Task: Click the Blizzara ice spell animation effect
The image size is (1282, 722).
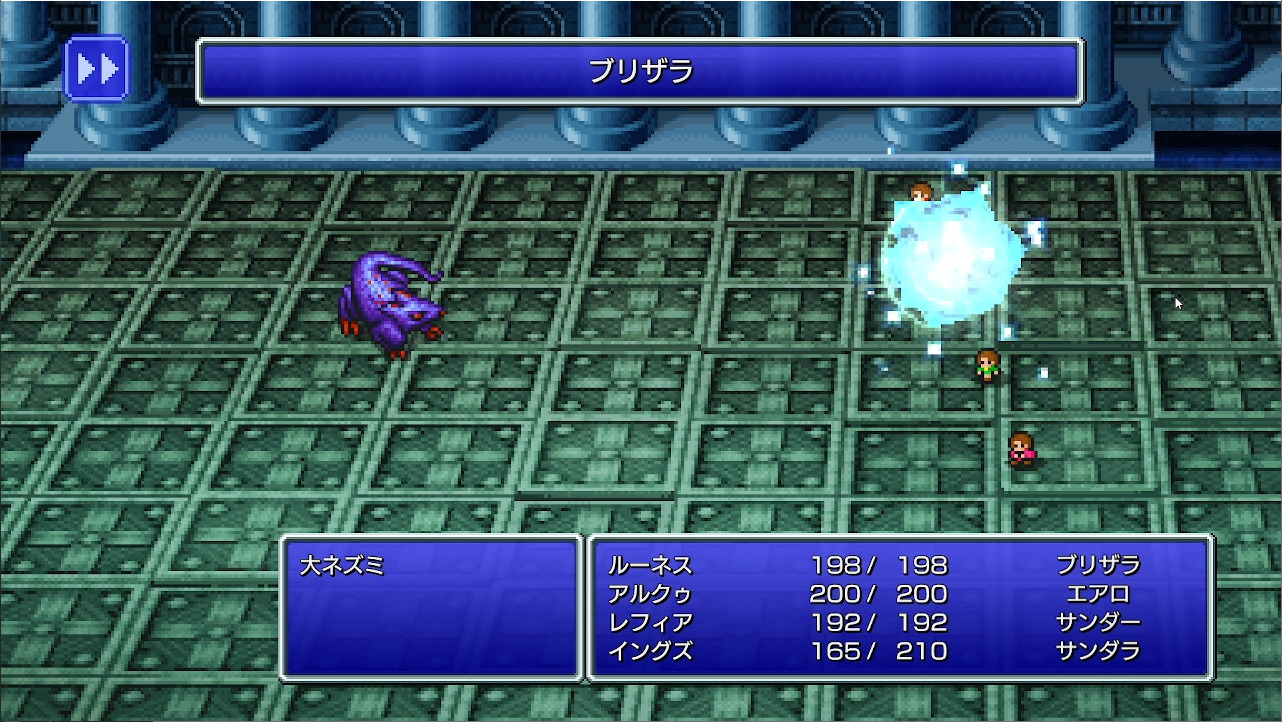Action: point(950,260)
